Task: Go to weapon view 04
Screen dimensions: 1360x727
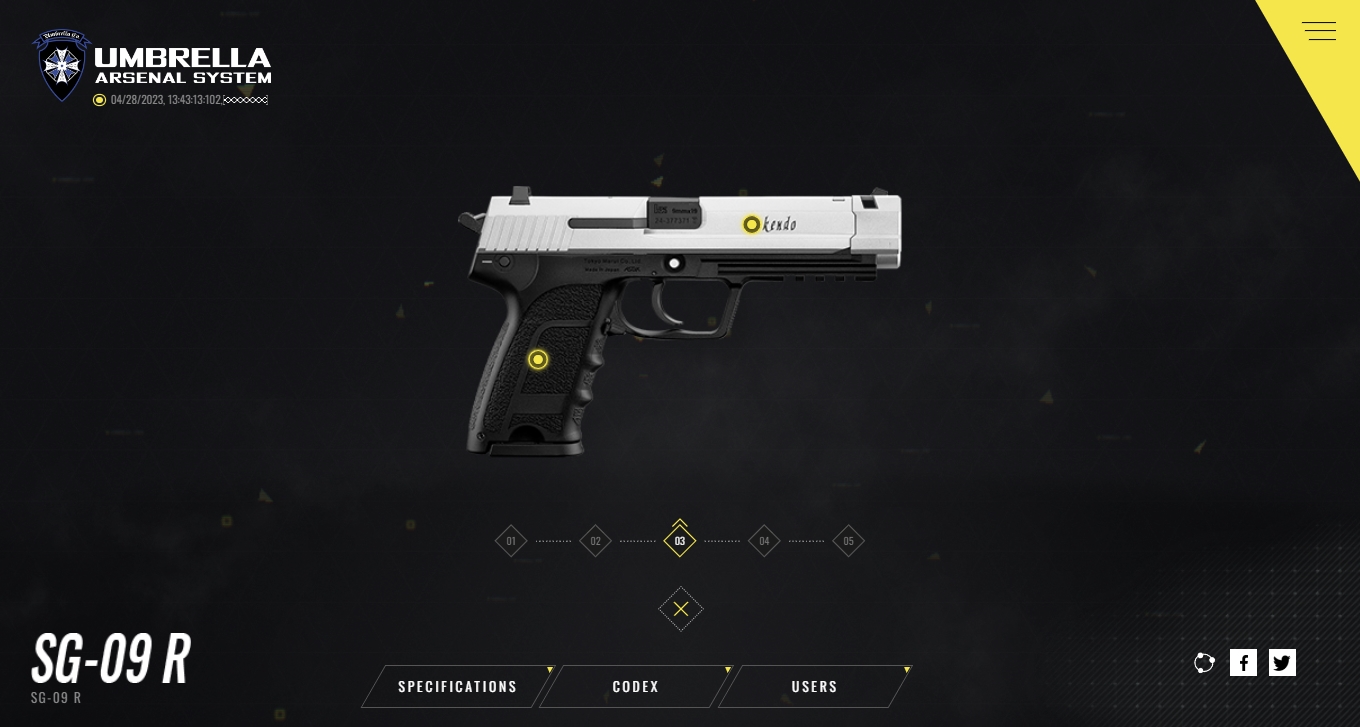Action: [764, 541]
